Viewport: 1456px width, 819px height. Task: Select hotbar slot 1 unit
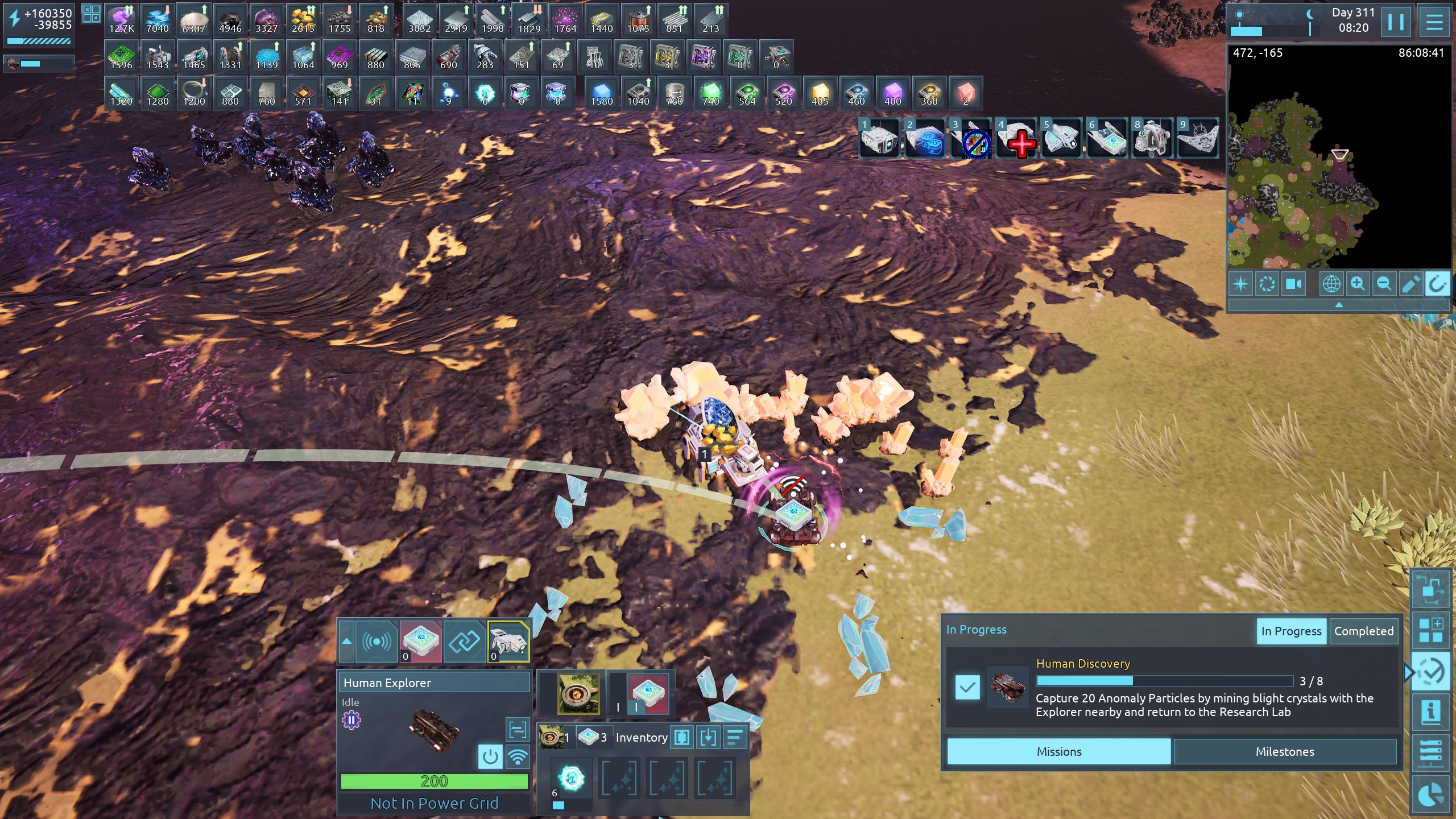[x=879, y=138]
